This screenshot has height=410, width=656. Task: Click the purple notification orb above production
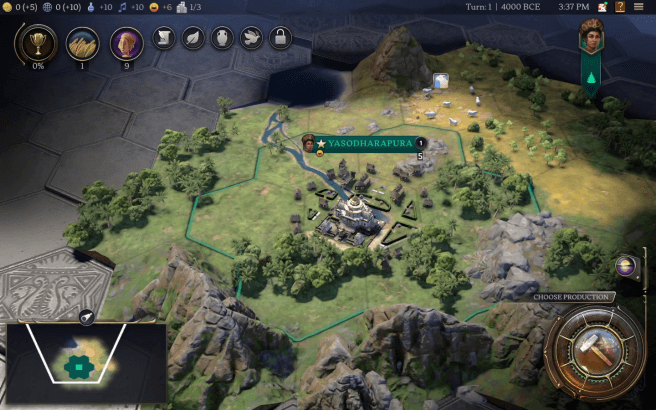pos(627,266)
